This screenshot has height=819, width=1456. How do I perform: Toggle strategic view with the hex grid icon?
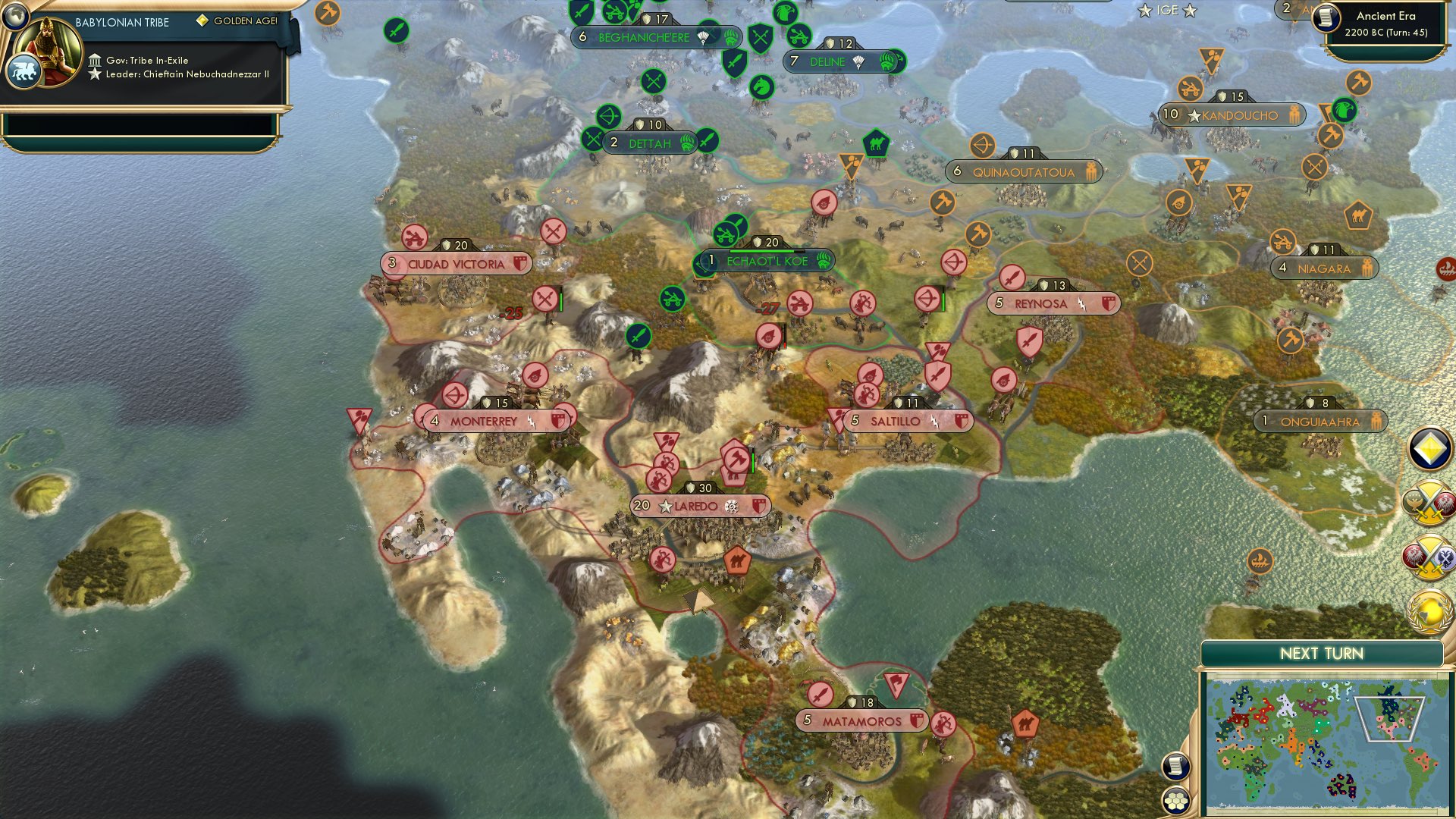pos(1176,800)
